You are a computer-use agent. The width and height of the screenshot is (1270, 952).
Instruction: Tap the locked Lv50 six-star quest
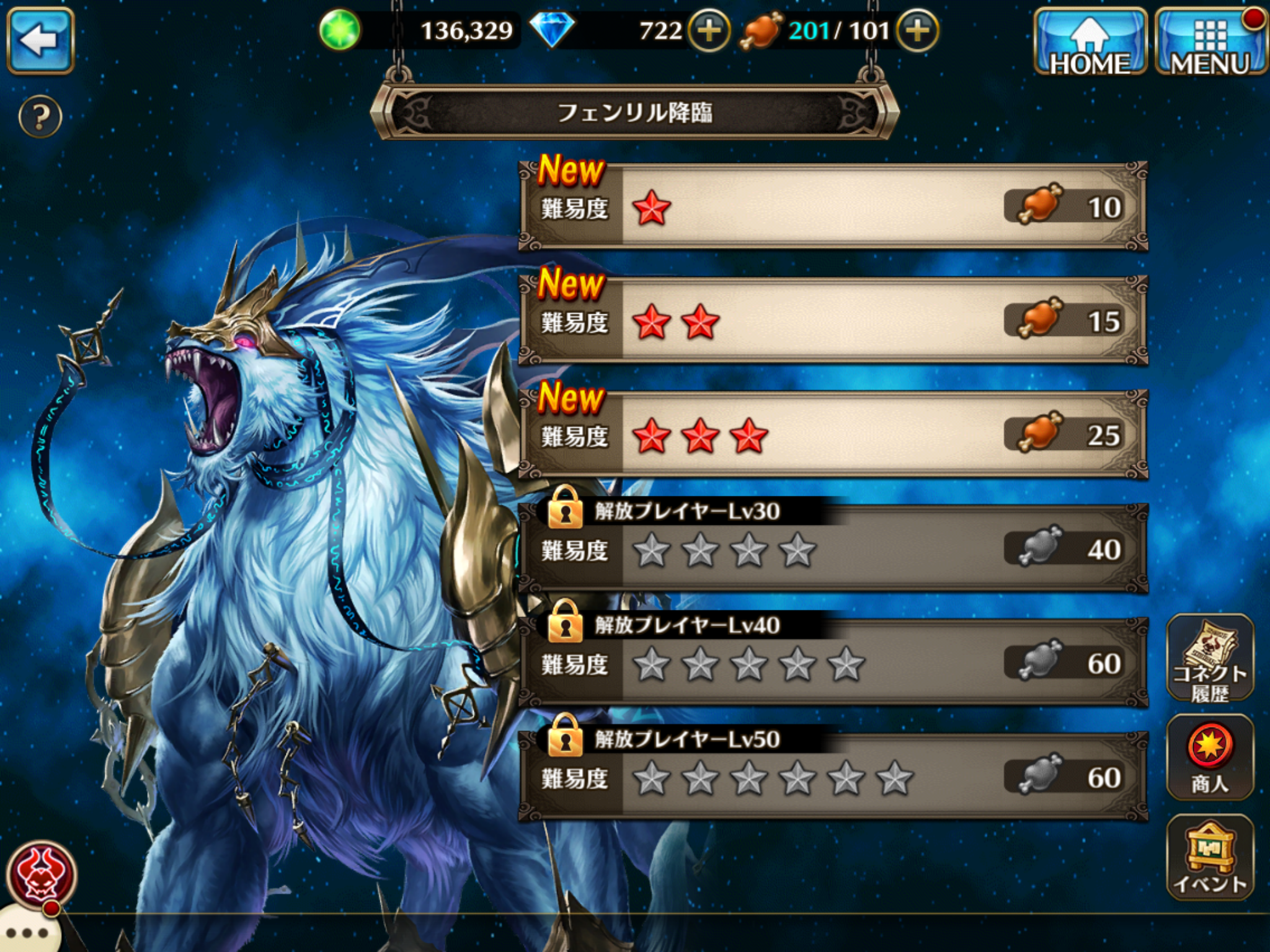pyautogui.click(x=833, y=777)
